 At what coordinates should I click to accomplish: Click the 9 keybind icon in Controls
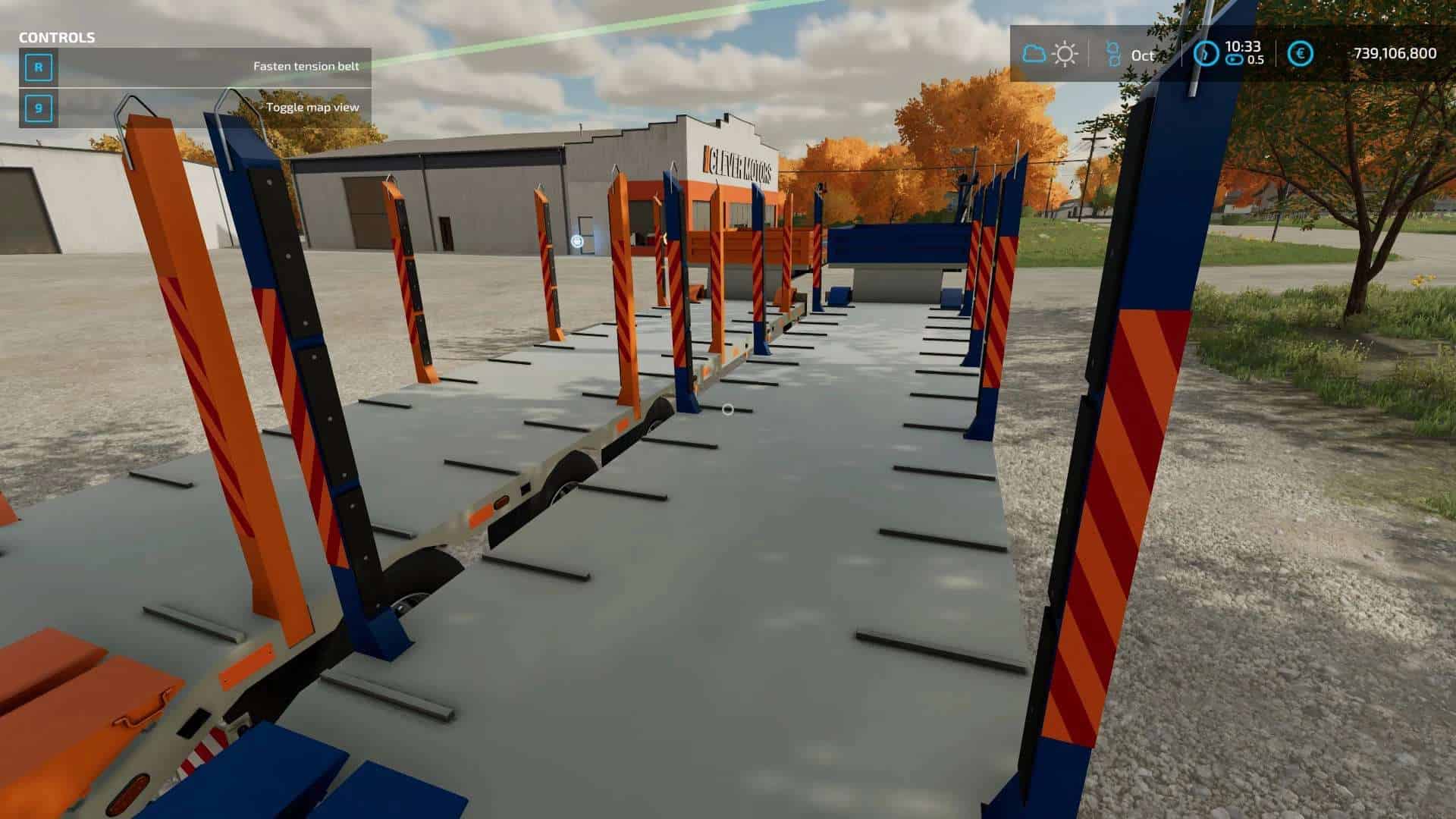click(x=39, y=108)
